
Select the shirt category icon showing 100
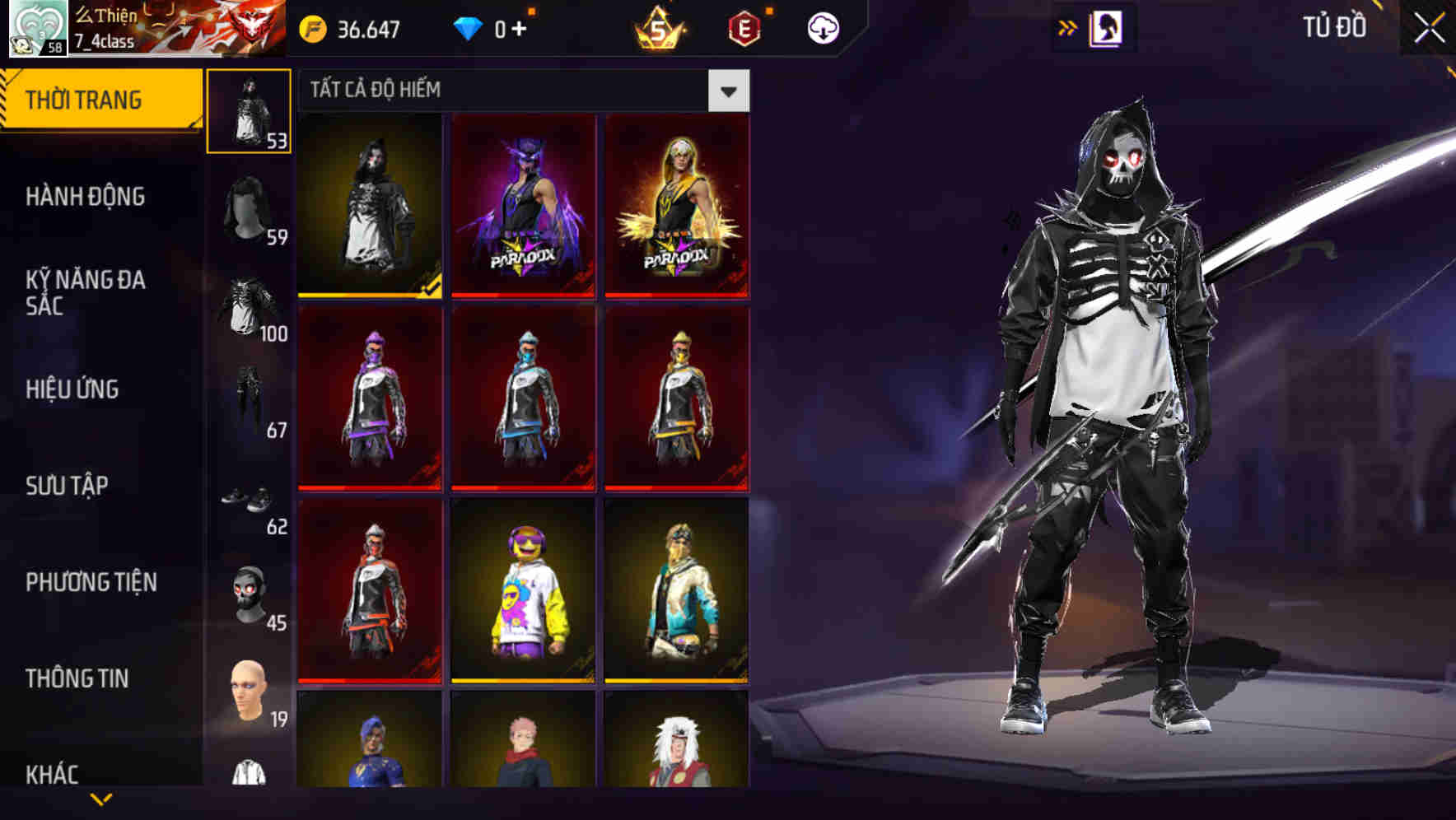tap(249, 301)
